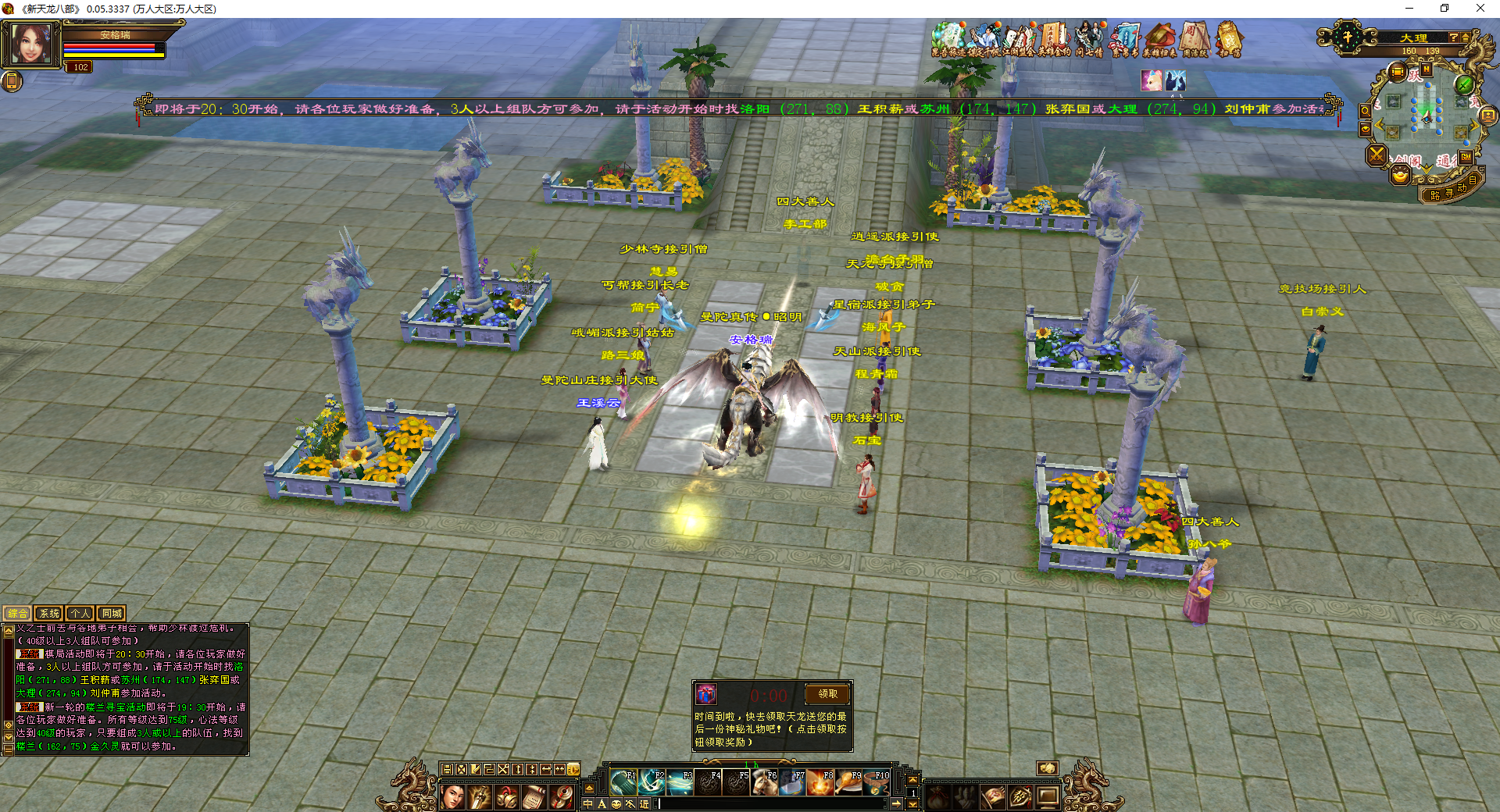Open the character portrait menu button
The image size is (1500, 812).
(452, 797)
